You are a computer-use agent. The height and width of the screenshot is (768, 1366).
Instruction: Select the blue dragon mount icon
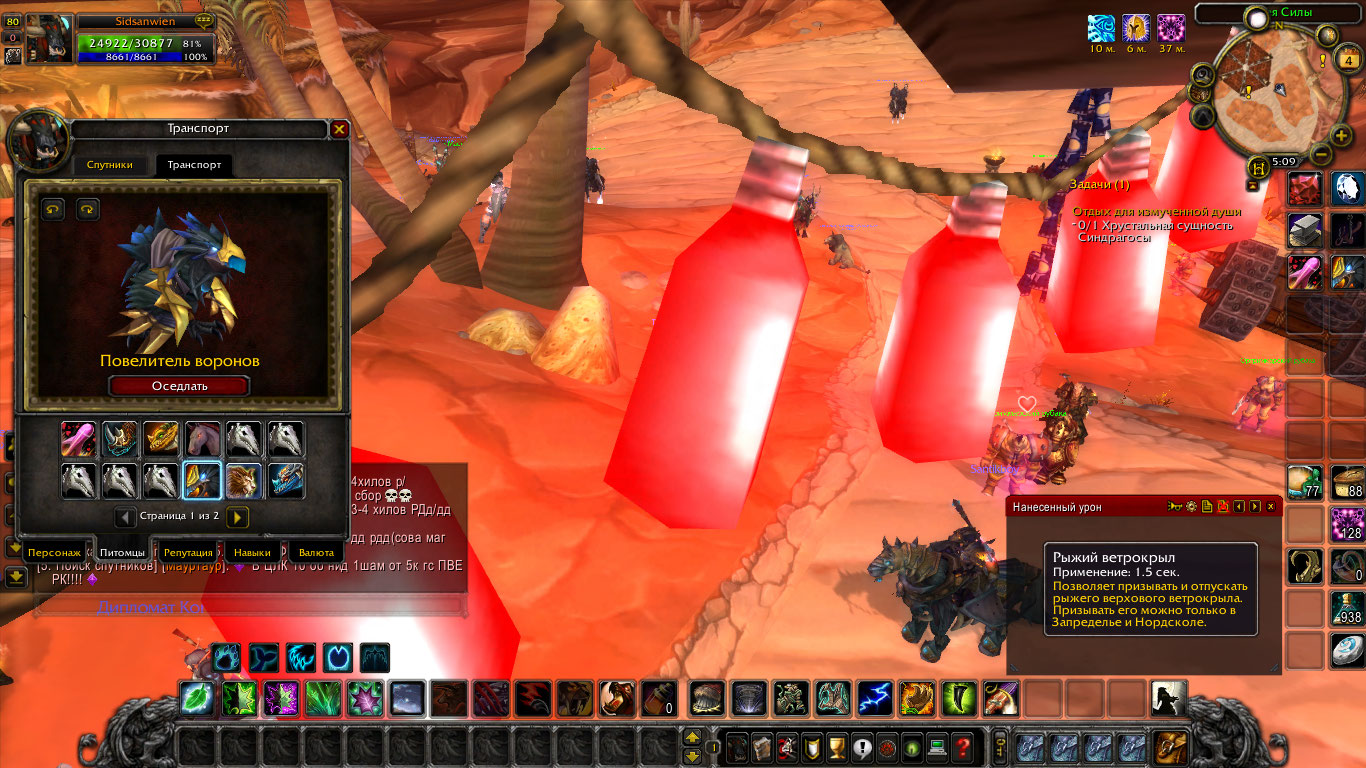(x=286, y=481)
